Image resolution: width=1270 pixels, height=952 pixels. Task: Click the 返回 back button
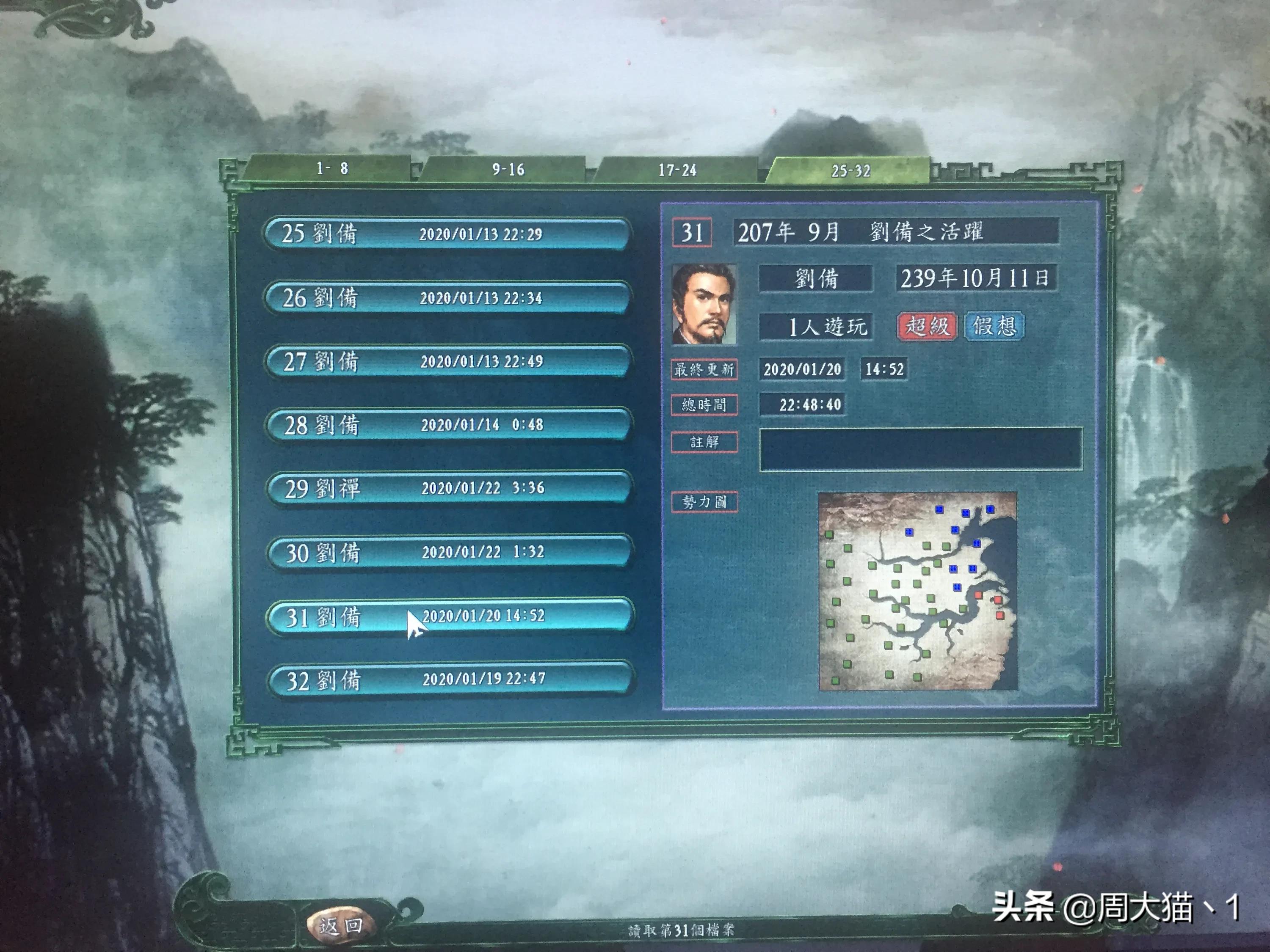341,925
